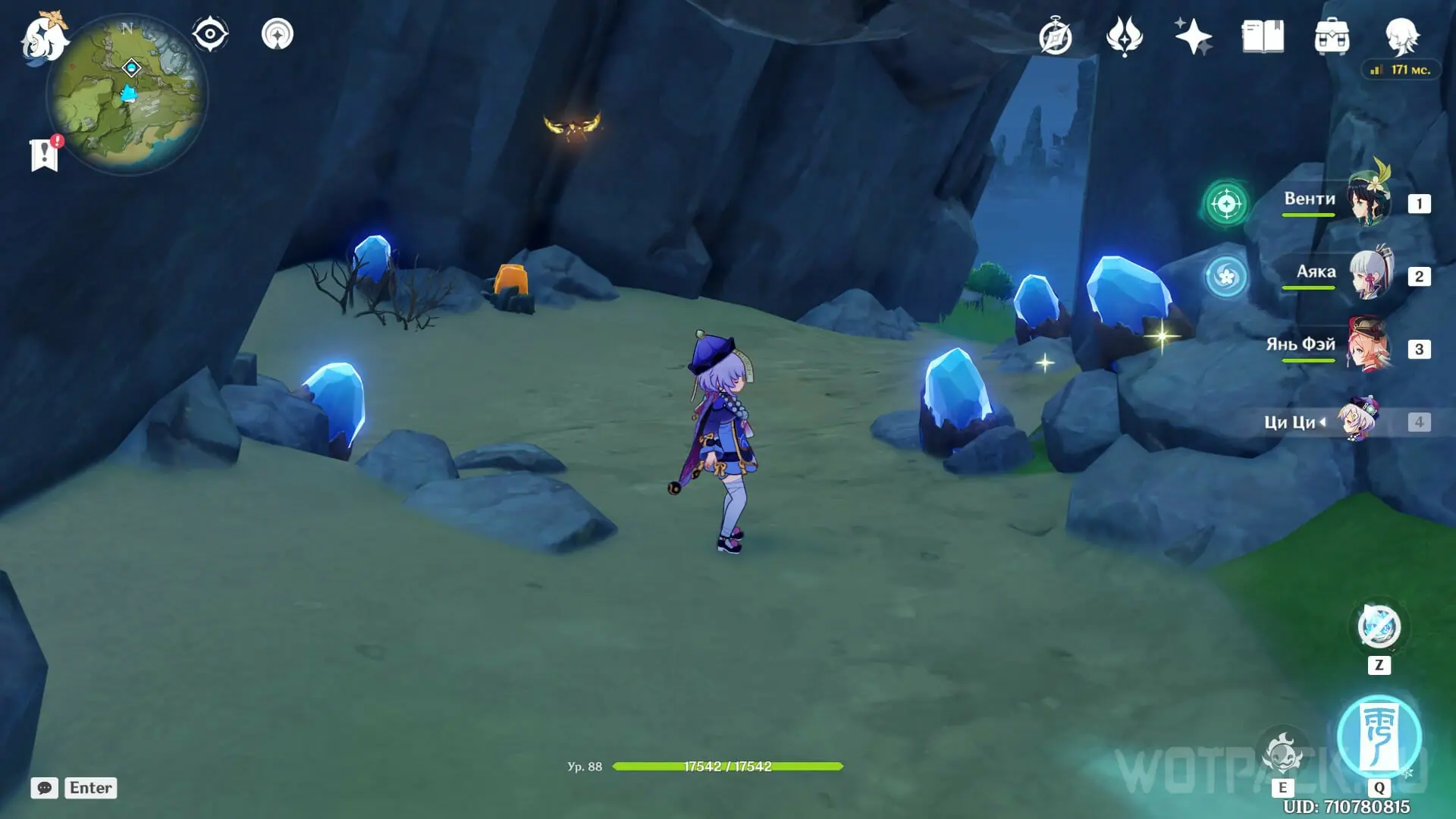
Task: Activate Qiqi's elemental burst talisman icon
Action: 1379,736
